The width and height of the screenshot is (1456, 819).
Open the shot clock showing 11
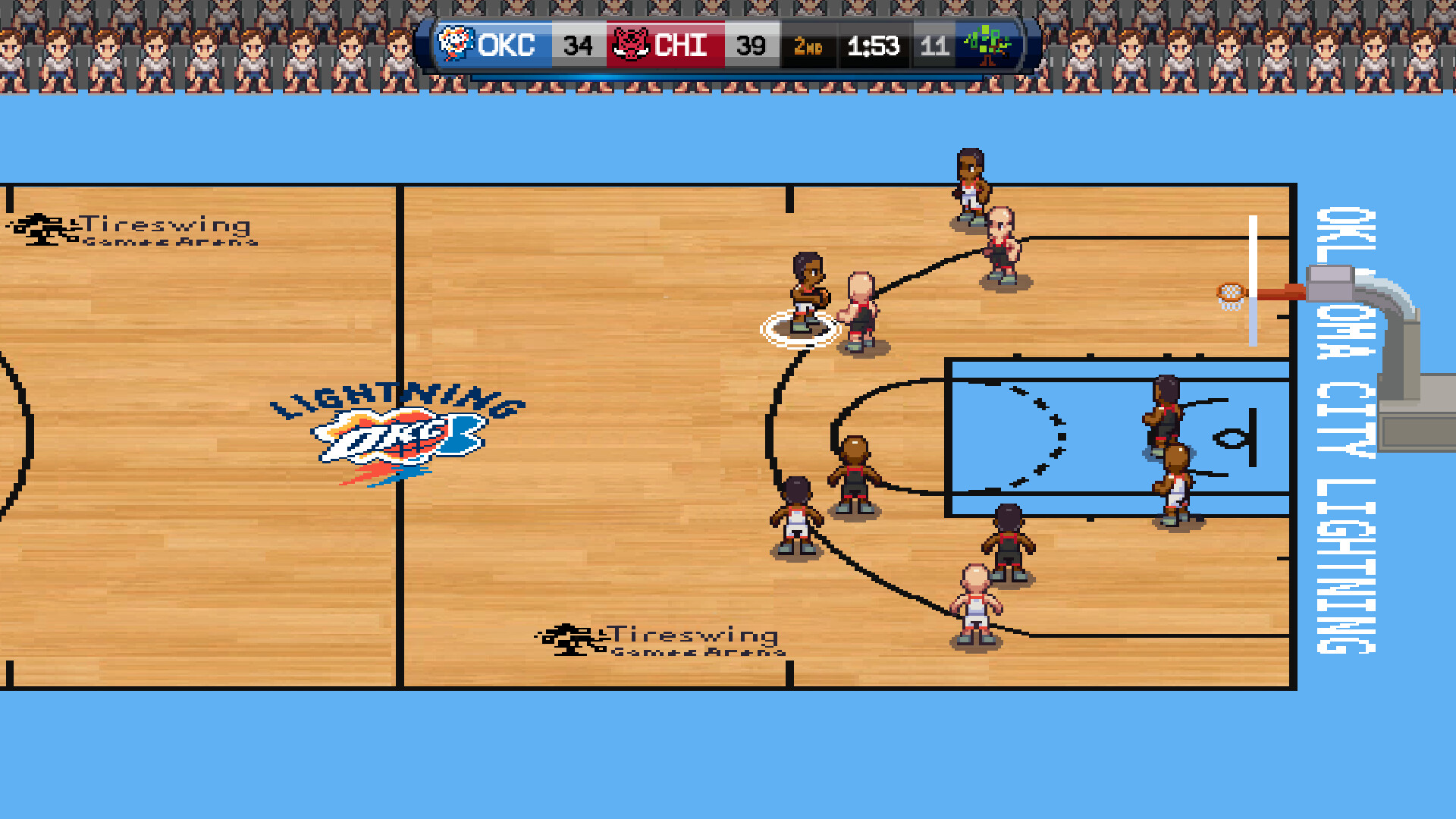coord(935,45)
